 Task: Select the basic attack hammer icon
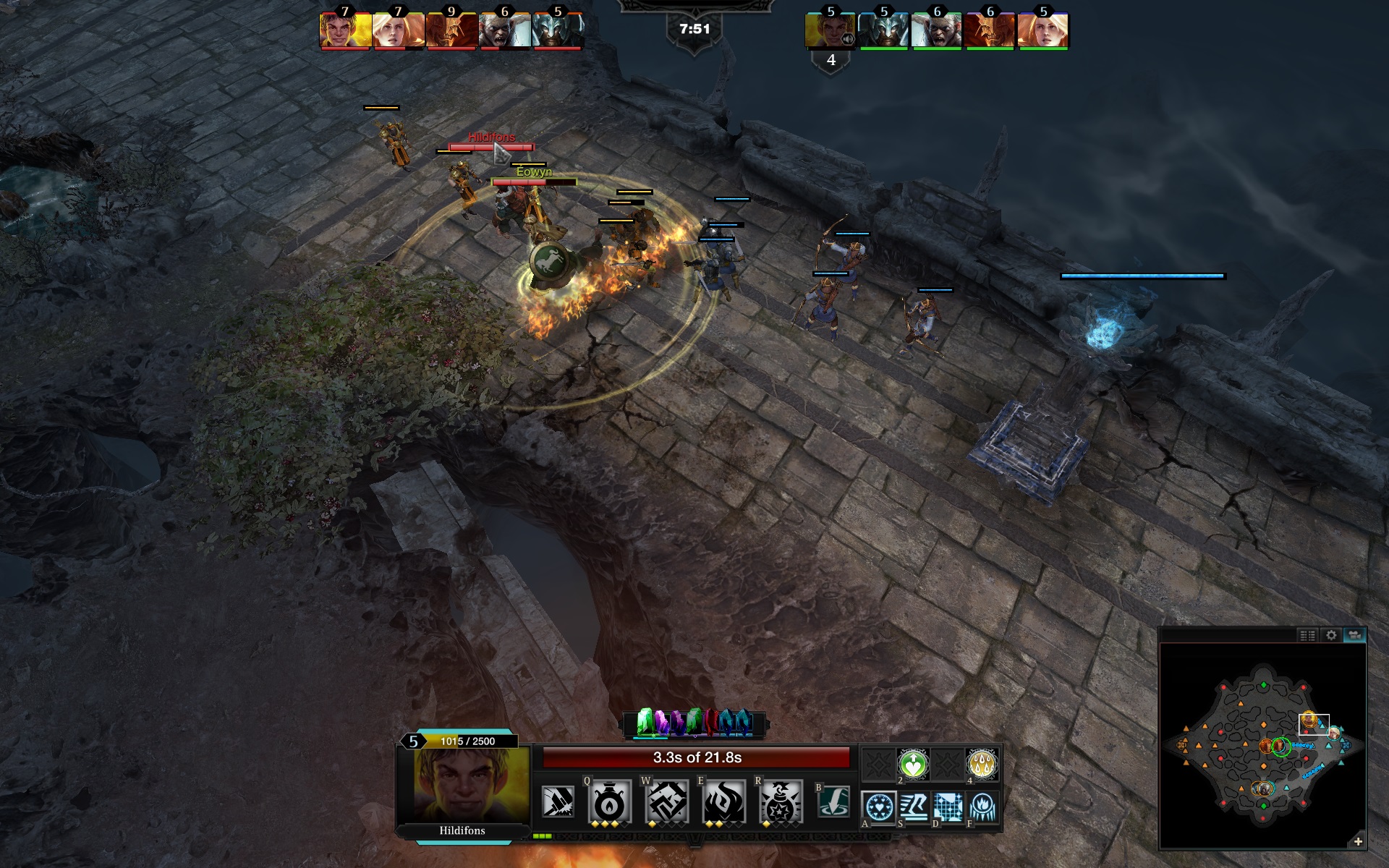558,801
